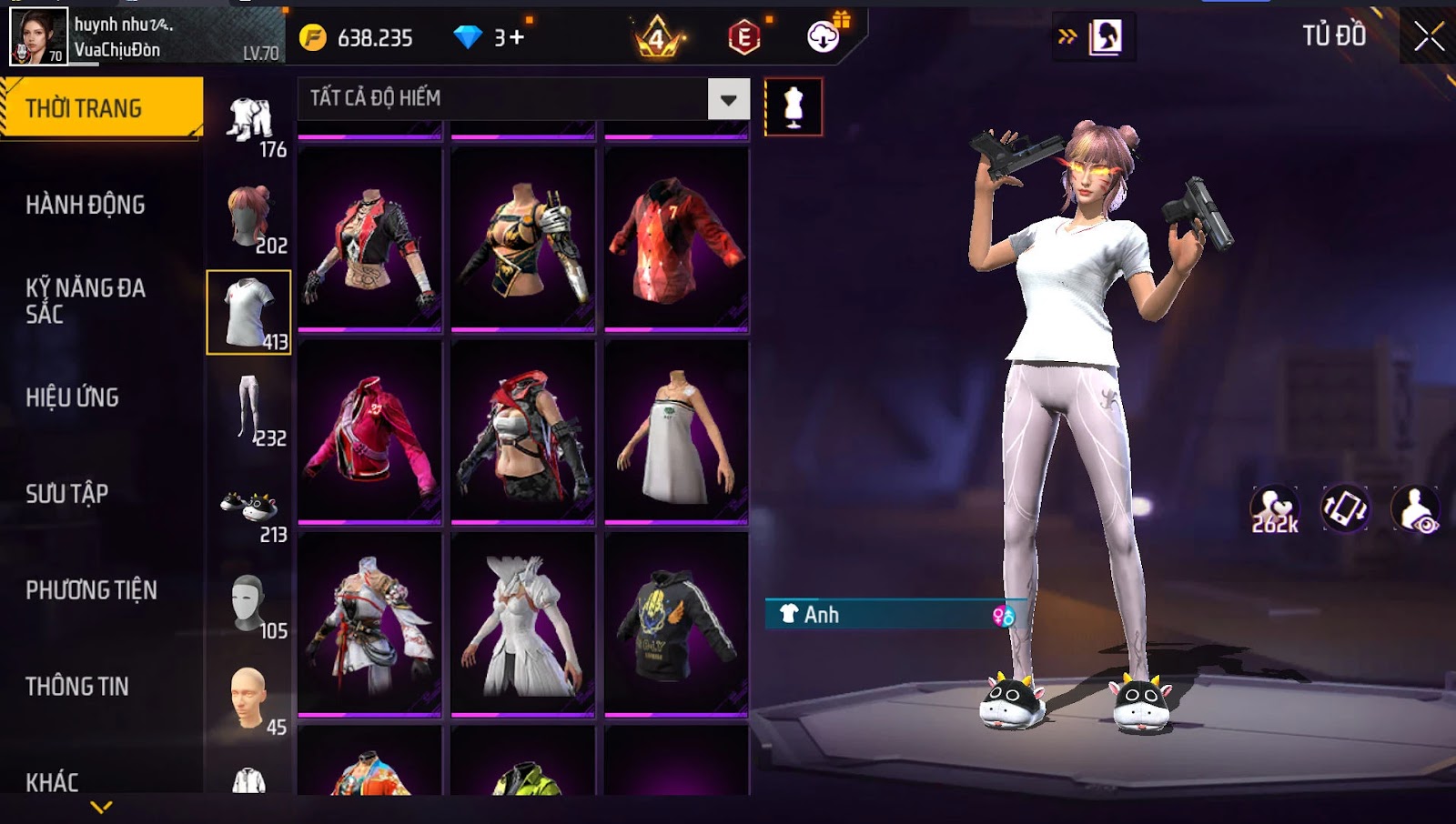Open the player profile avatar

tap(38, 36)
